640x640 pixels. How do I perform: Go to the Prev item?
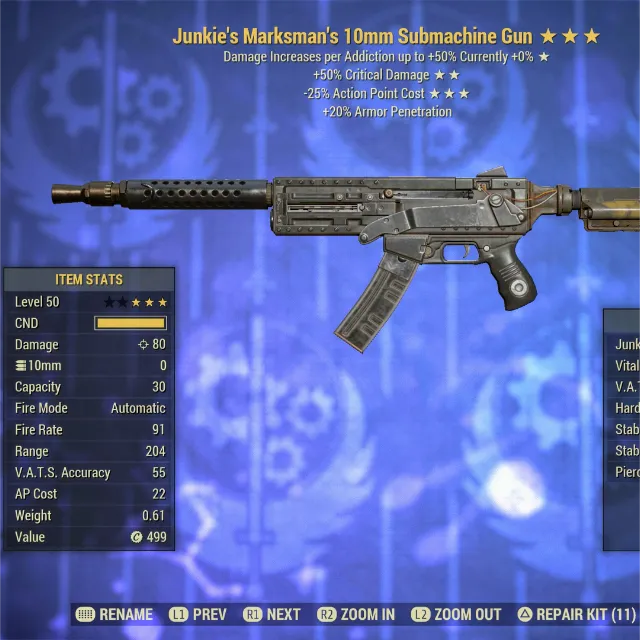tap(198, 614)
